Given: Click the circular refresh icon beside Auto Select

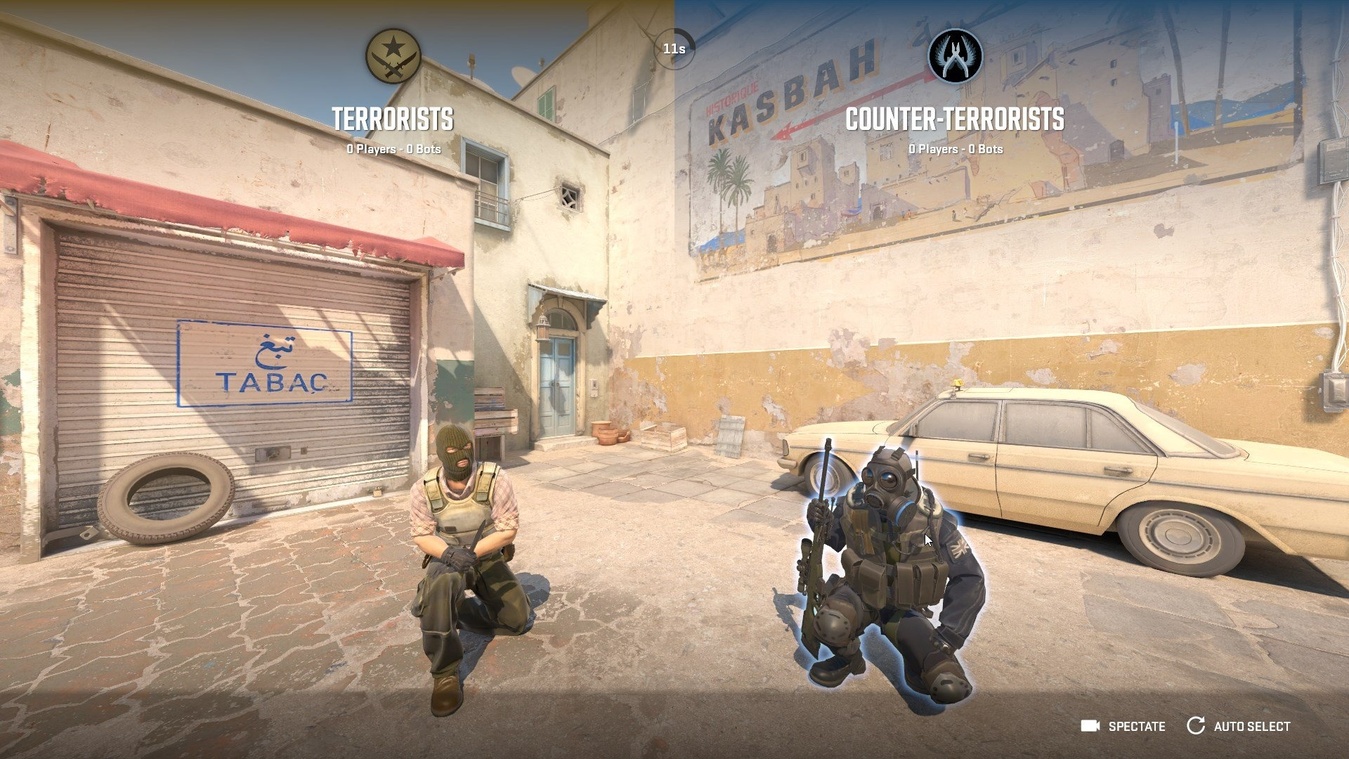Looking at the screenshot, I should 1194,725.
